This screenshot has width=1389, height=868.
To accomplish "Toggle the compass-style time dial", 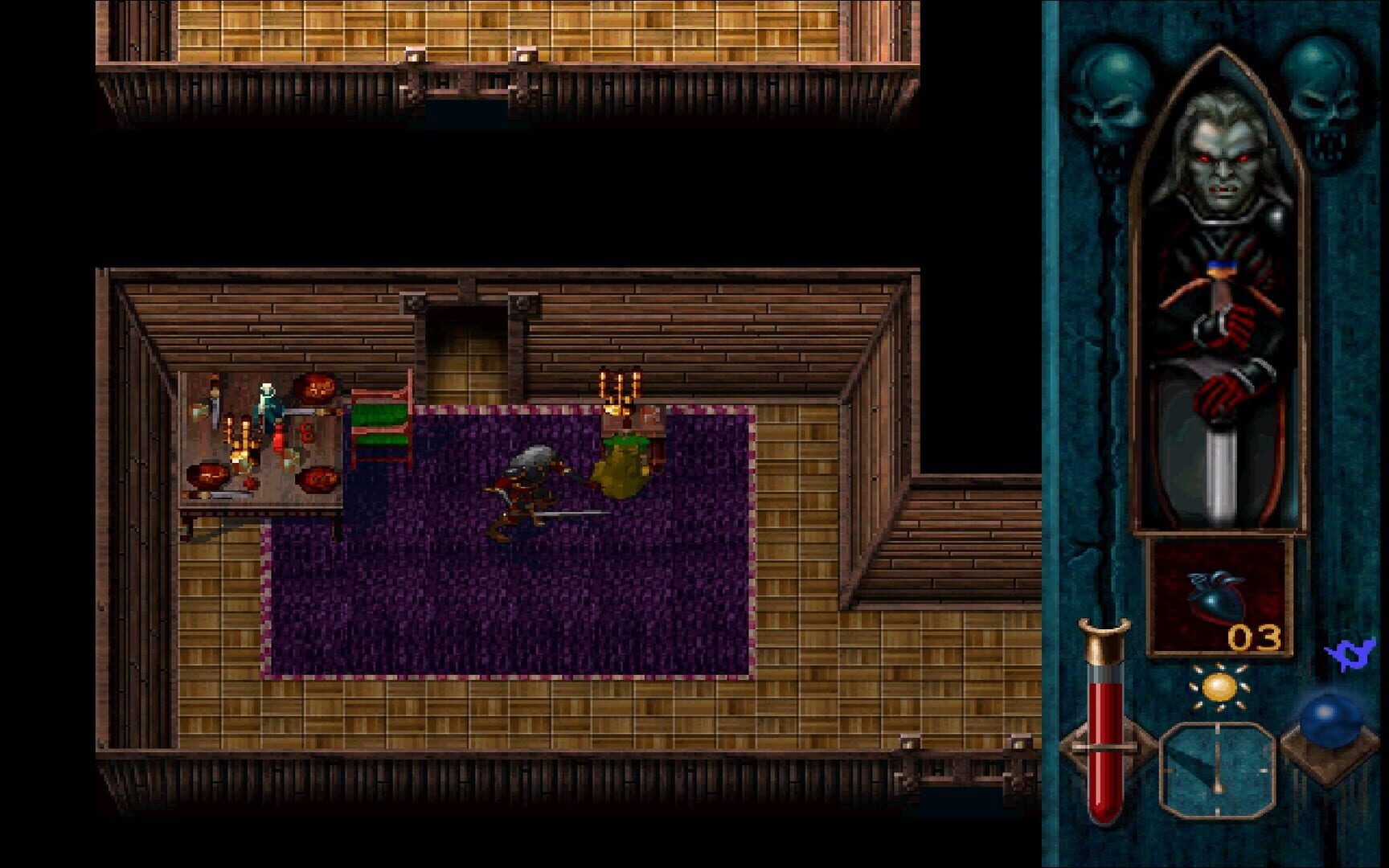I will 1218,768.
